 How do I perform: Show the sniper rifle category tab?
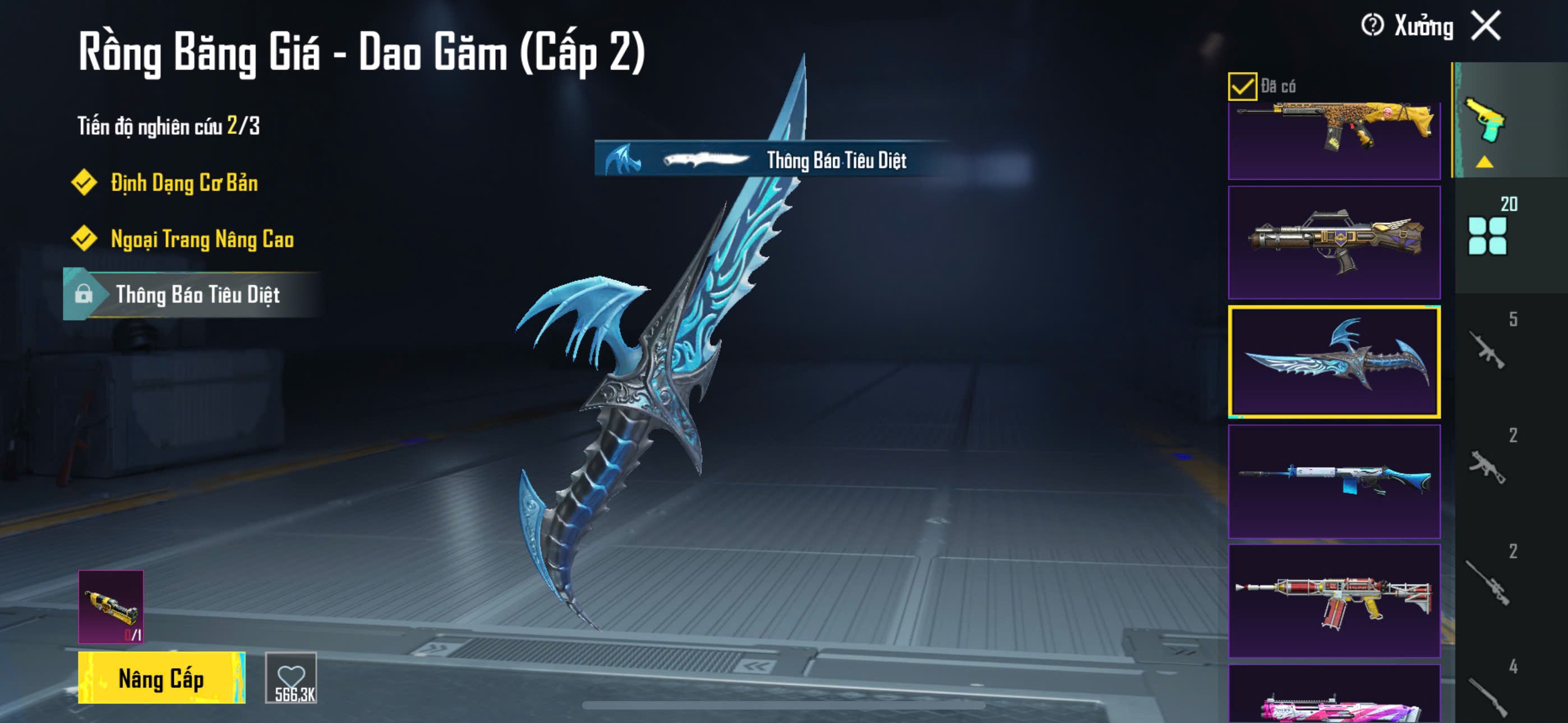coord(1487,582)
